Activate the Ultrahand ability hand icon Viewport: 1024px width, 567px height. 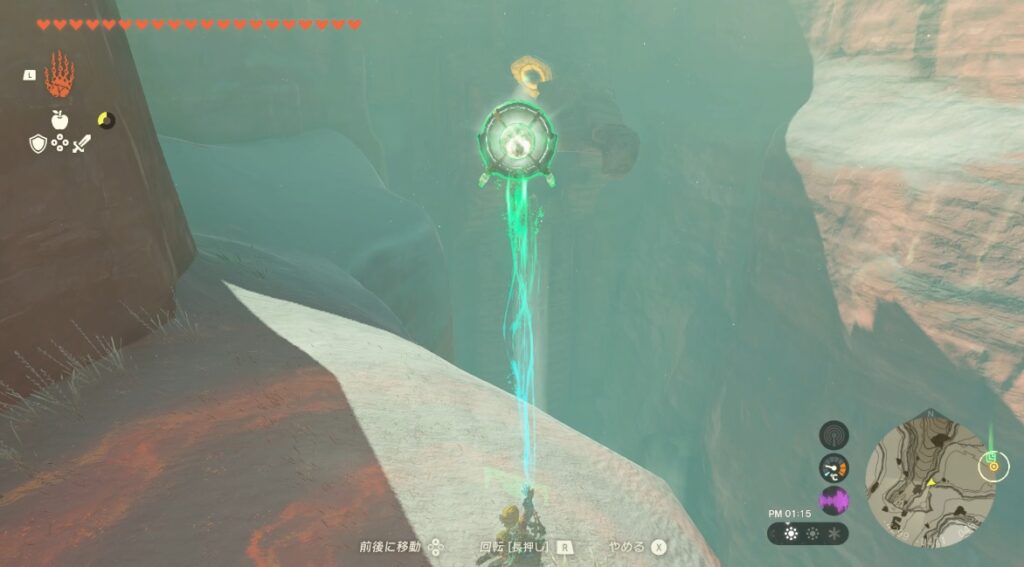(60, 75)
